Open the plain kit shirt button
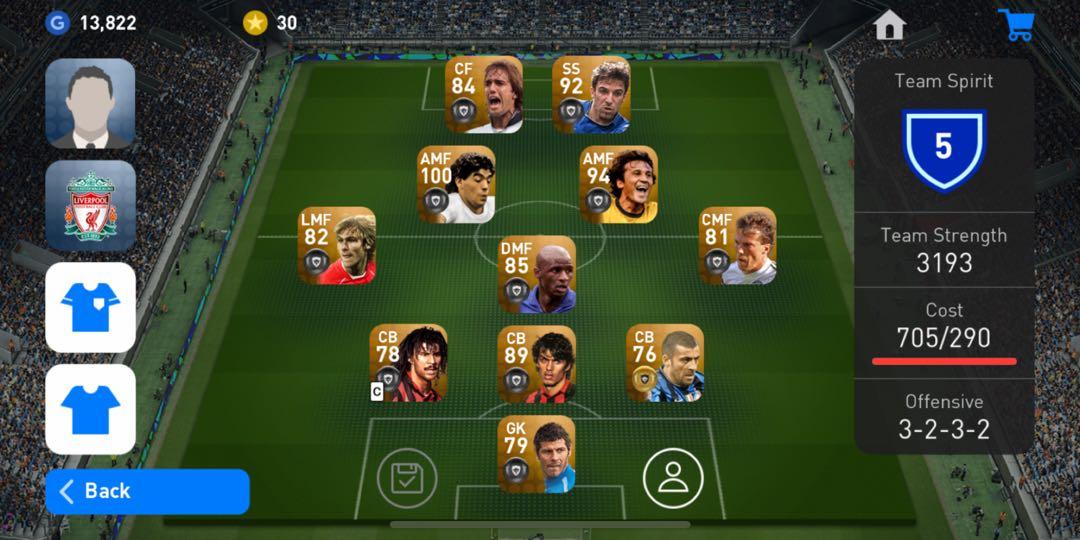The height and width of the screenshot is (540, 1080). [90, 409]
